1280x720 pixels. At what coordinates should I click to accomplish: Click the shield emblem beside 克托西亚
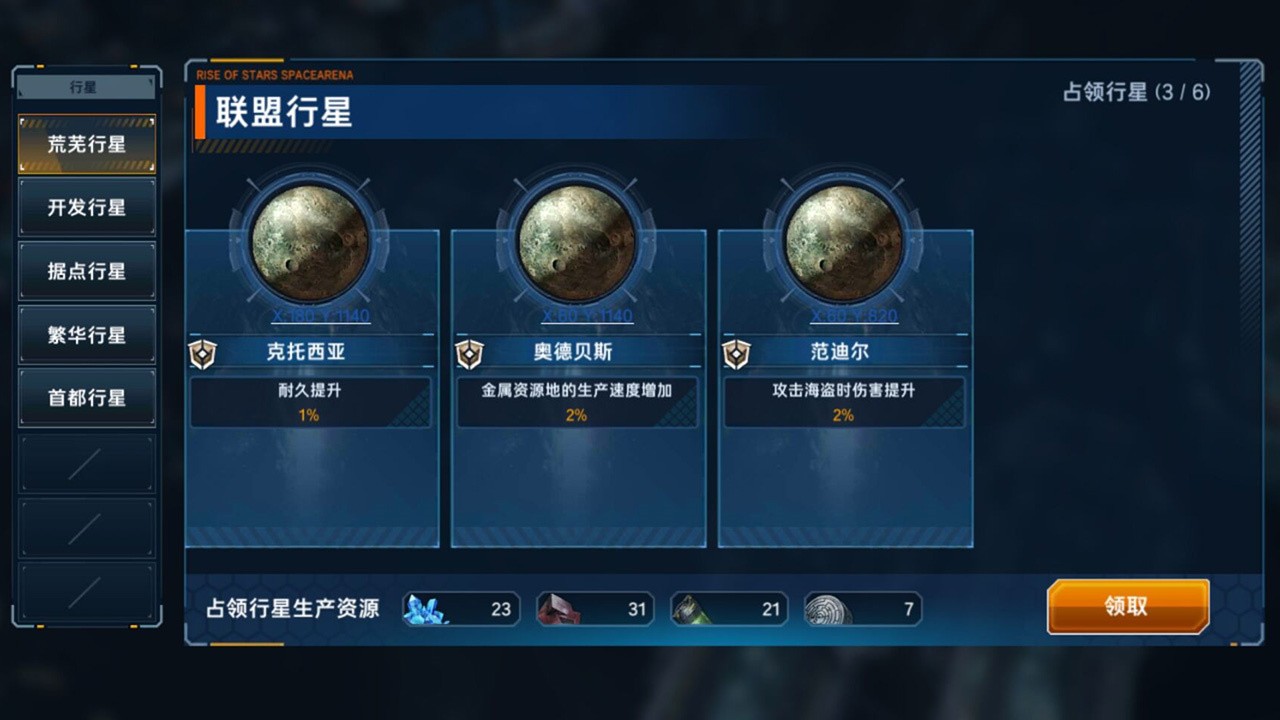click(203, 353)
